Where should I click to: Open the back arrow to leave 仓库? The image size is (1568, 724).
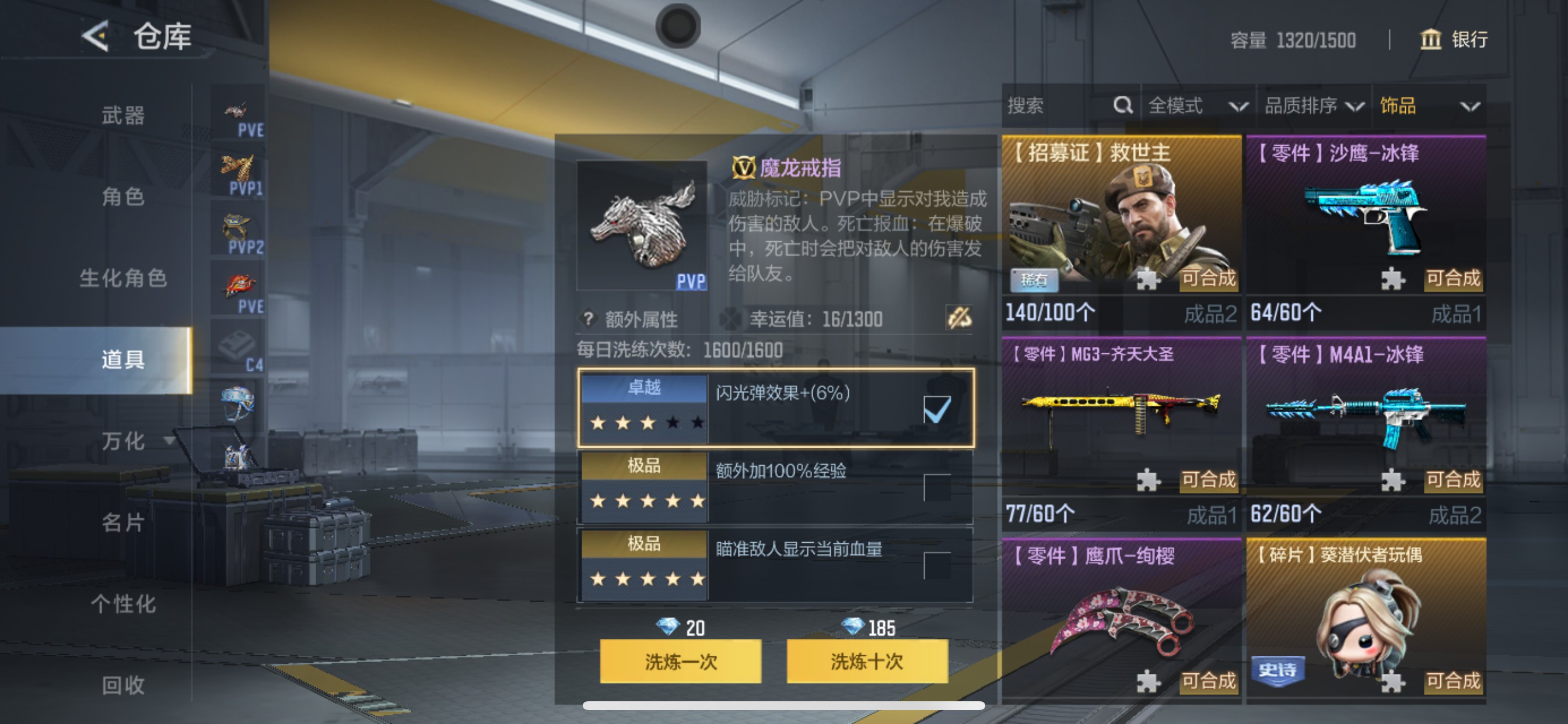pos(95,37)
